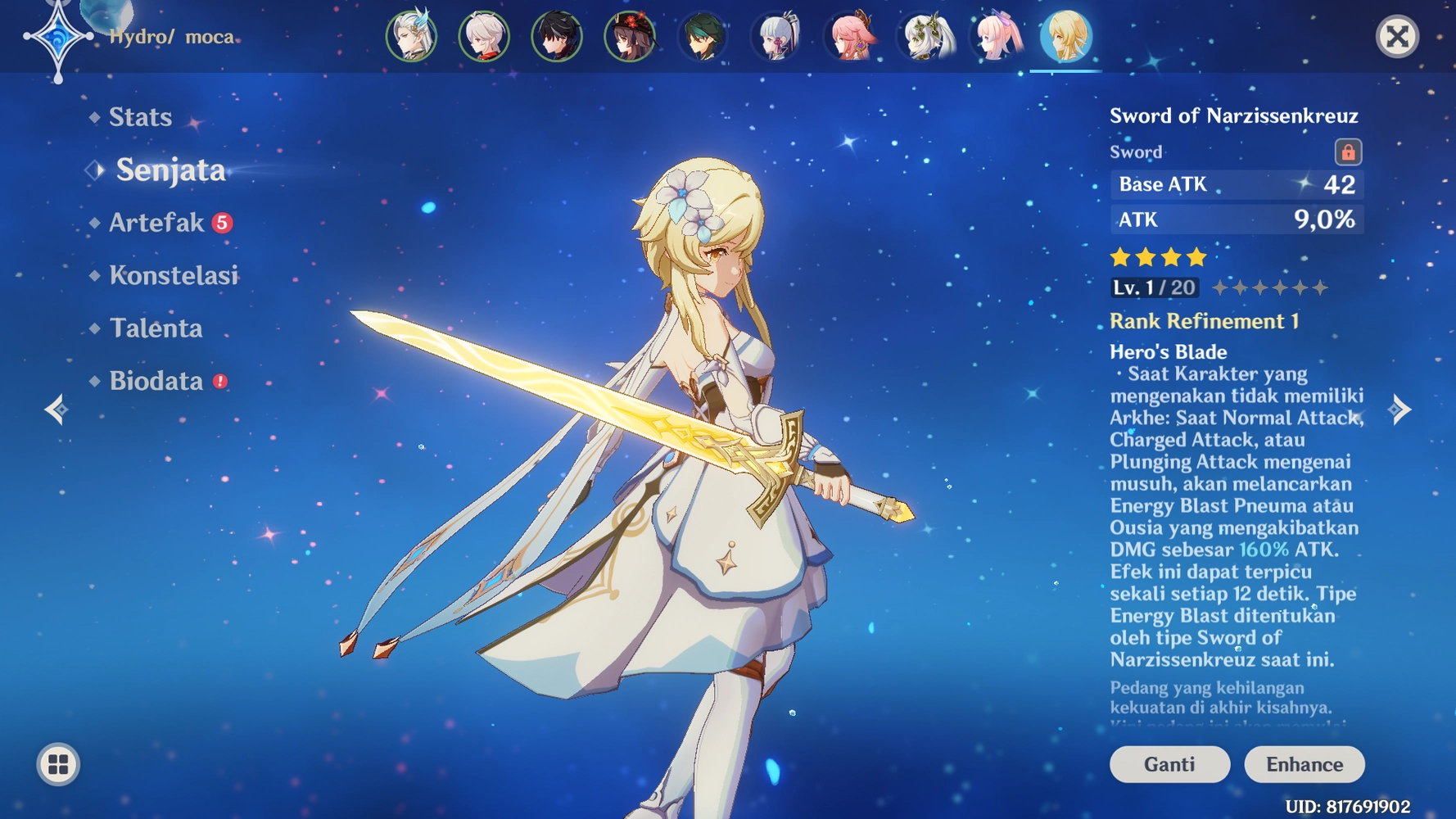Image resolution: width=1456 pixels, height=819 pixels.
Task: Open the four-square grid menu button
Action: [x=58, y=764]
